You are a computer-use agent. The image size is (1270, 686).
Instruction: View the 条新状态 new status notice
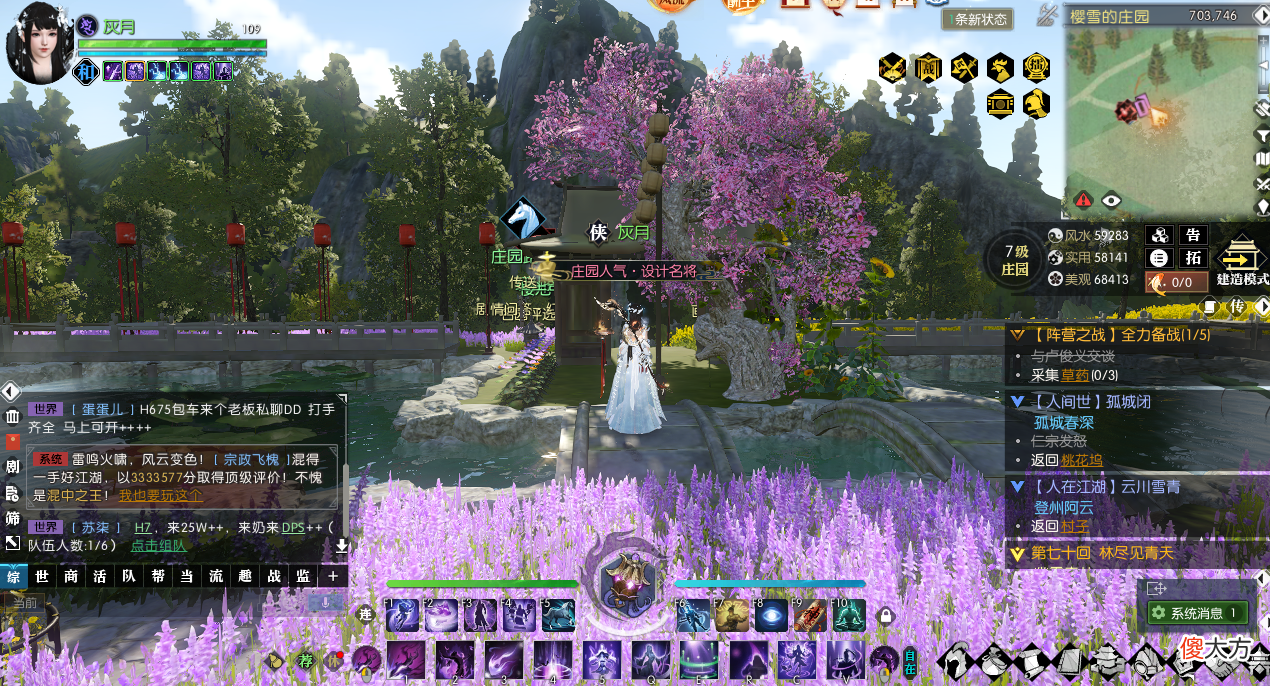click(979, 19)
